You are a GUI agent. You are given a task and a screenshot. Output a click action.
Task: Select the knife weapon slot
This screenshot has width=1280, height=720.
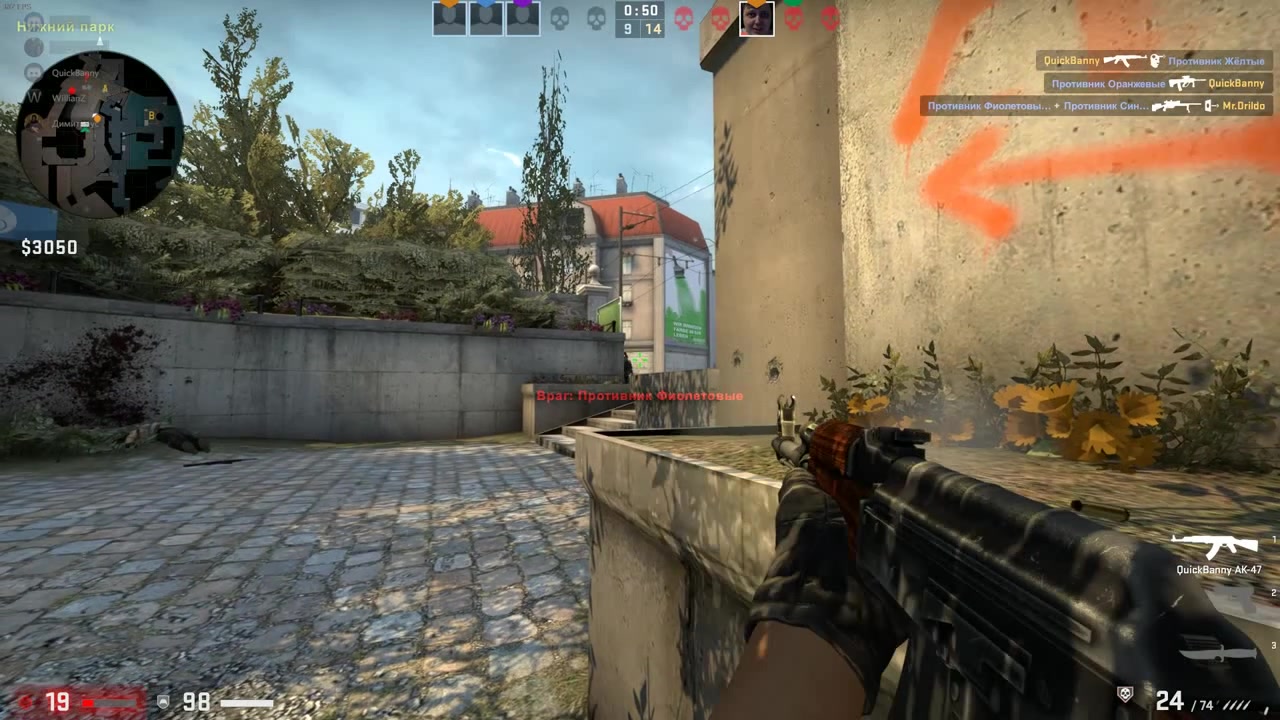pos(1218,652)
